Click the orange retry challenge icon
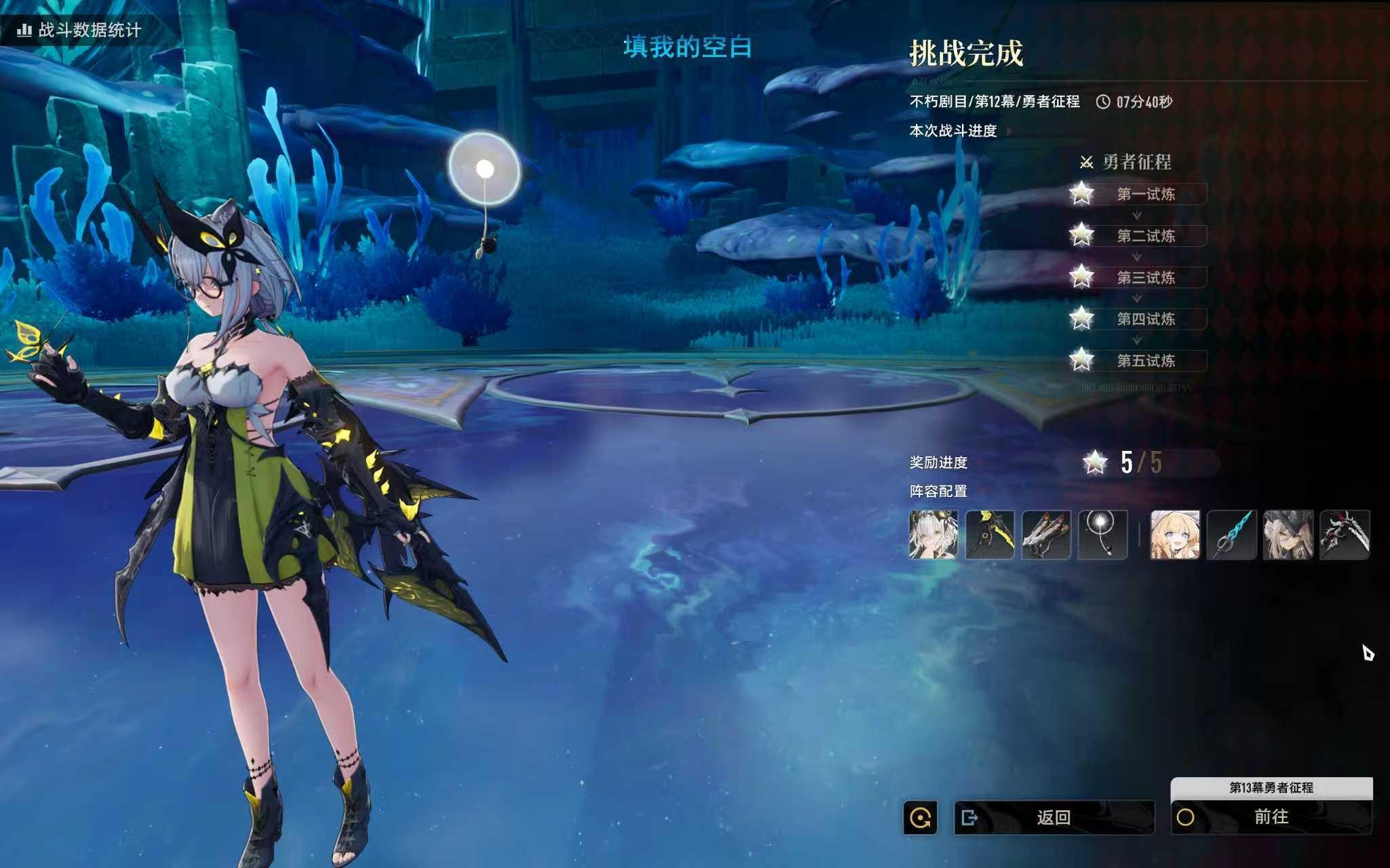The image size is (1390, 868). coord(921,818)
